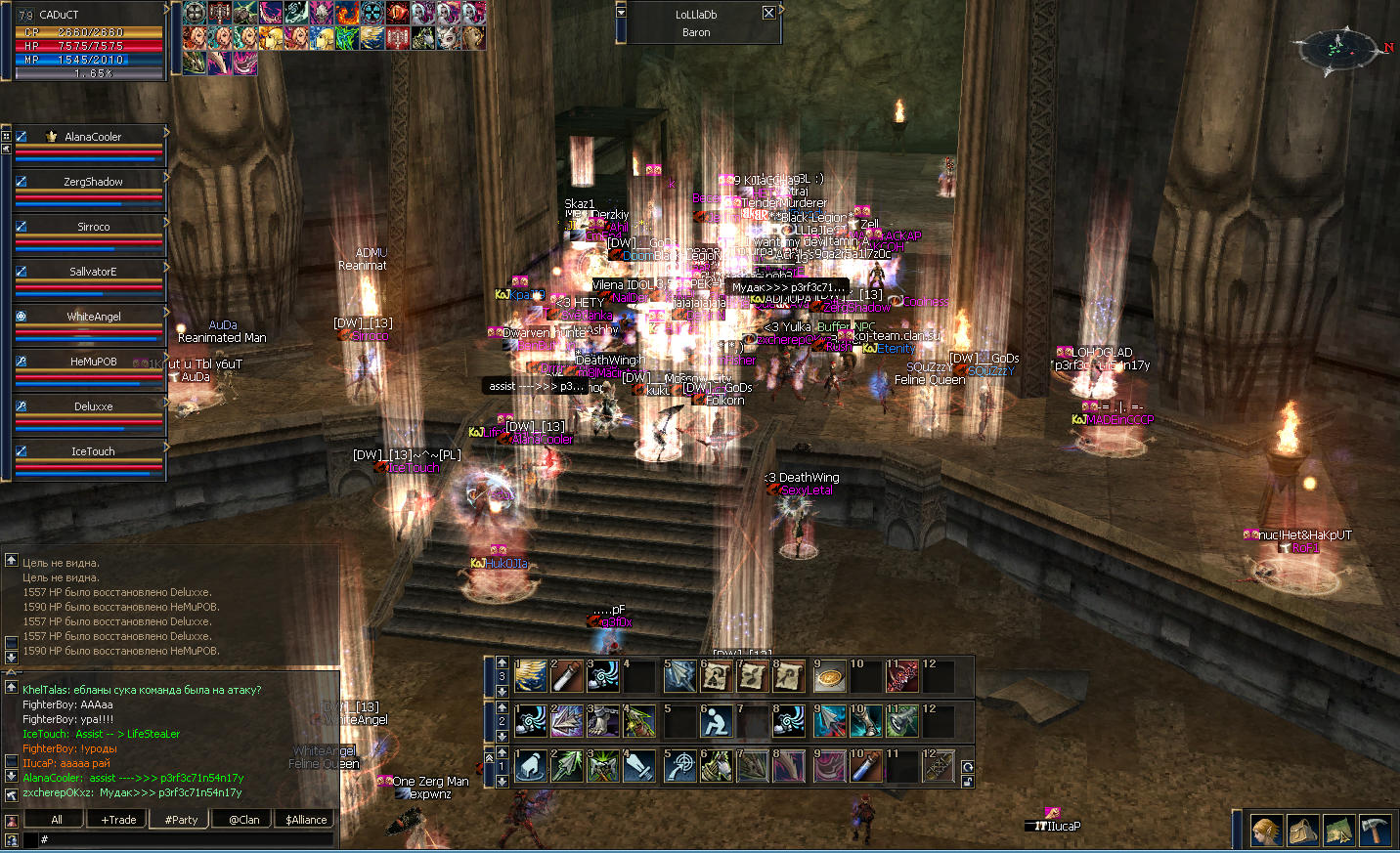This screenshot has width=1400, height=853.
Task: Choose IceTouch in the party list
Action: pyautogui.click(x=93, y=451)
